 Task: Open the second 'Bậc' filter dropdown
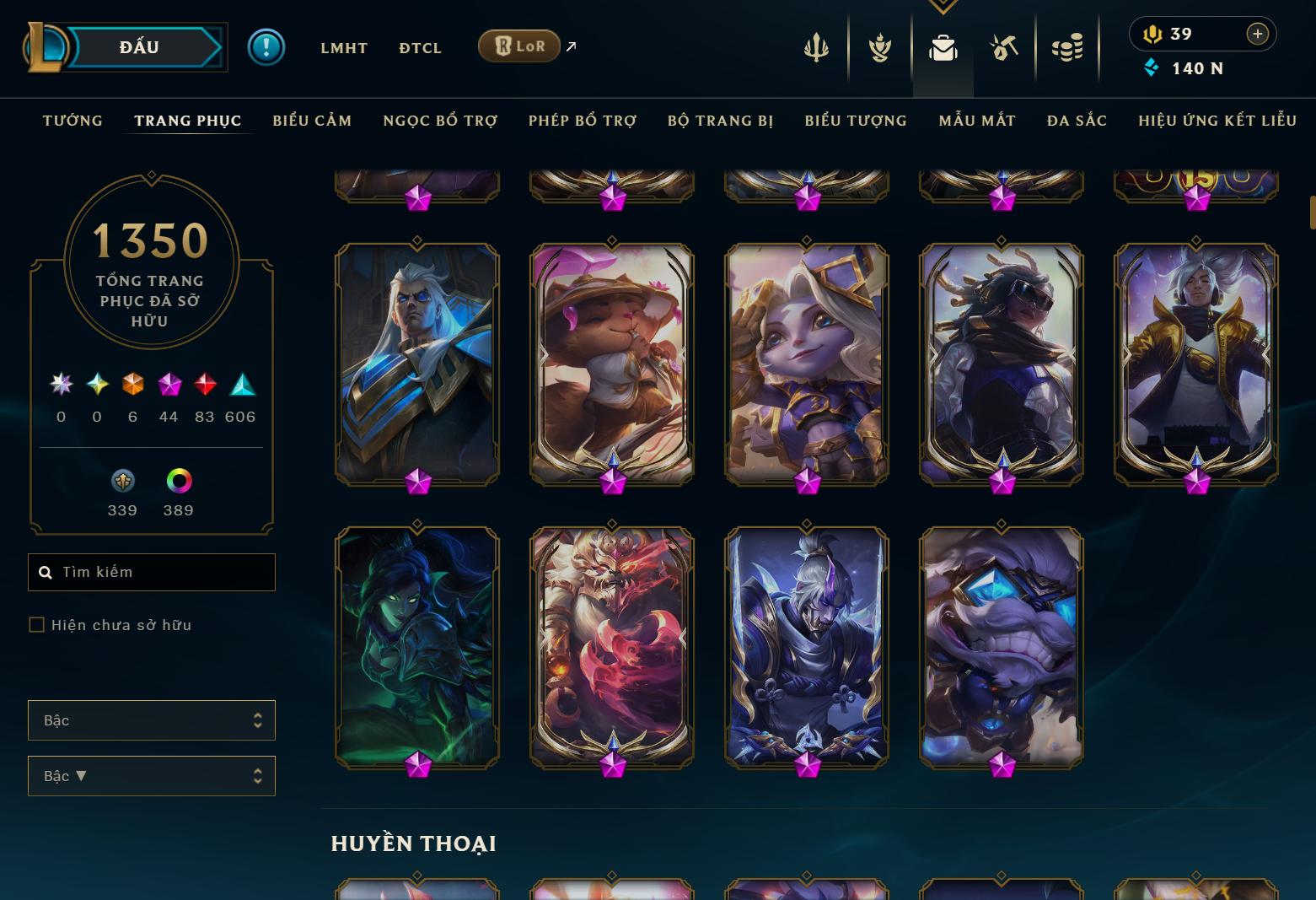152,775
